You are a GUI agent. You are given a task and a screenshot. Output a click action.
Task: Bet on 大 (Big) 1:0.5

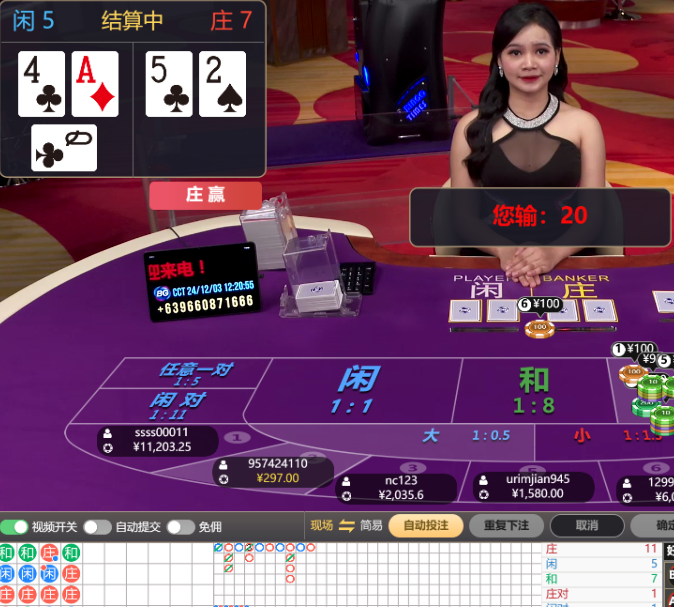click(x=464, y=436)
